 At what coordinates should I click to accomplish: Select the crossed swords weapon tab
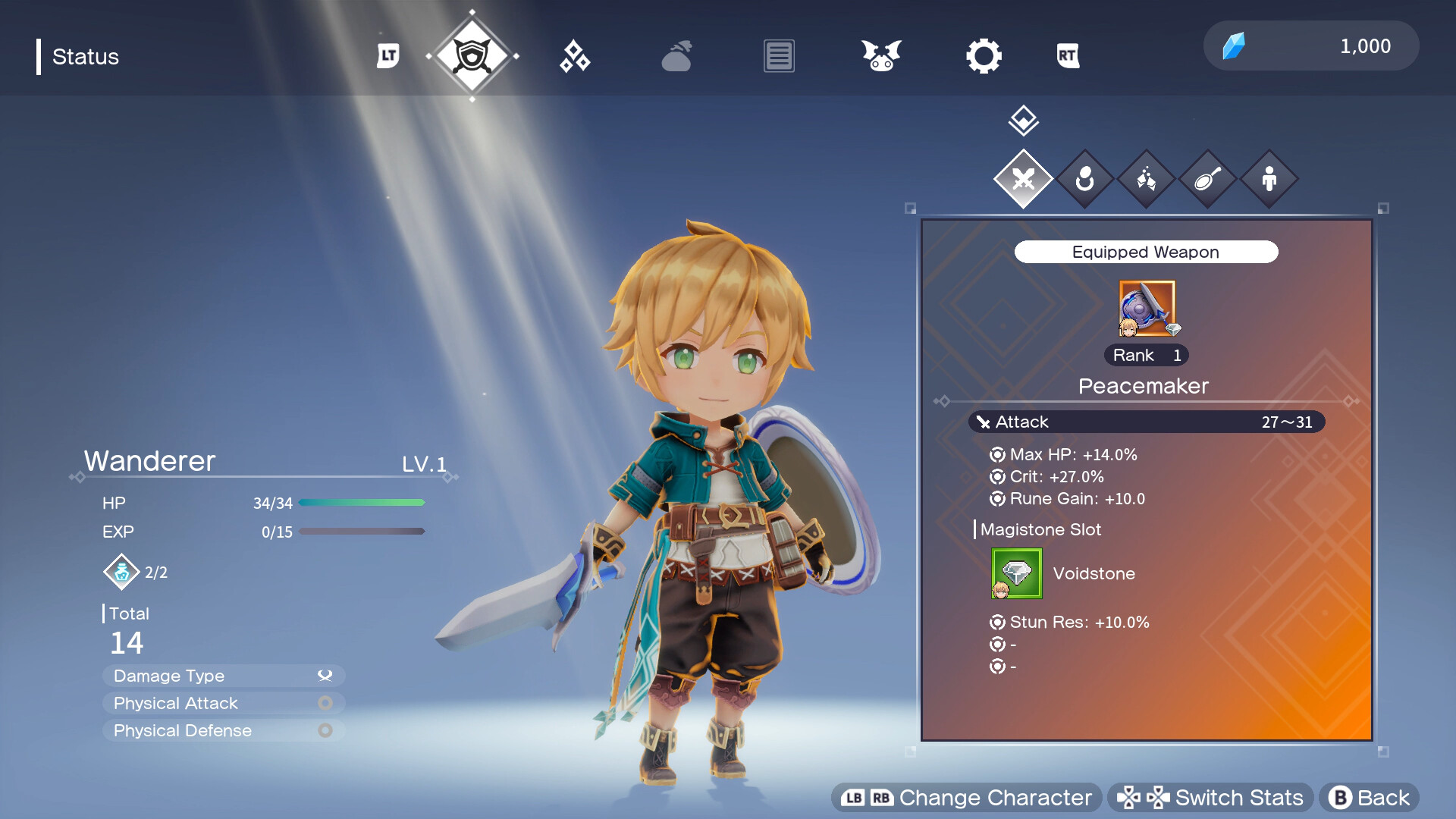[x=1024, y=179]
